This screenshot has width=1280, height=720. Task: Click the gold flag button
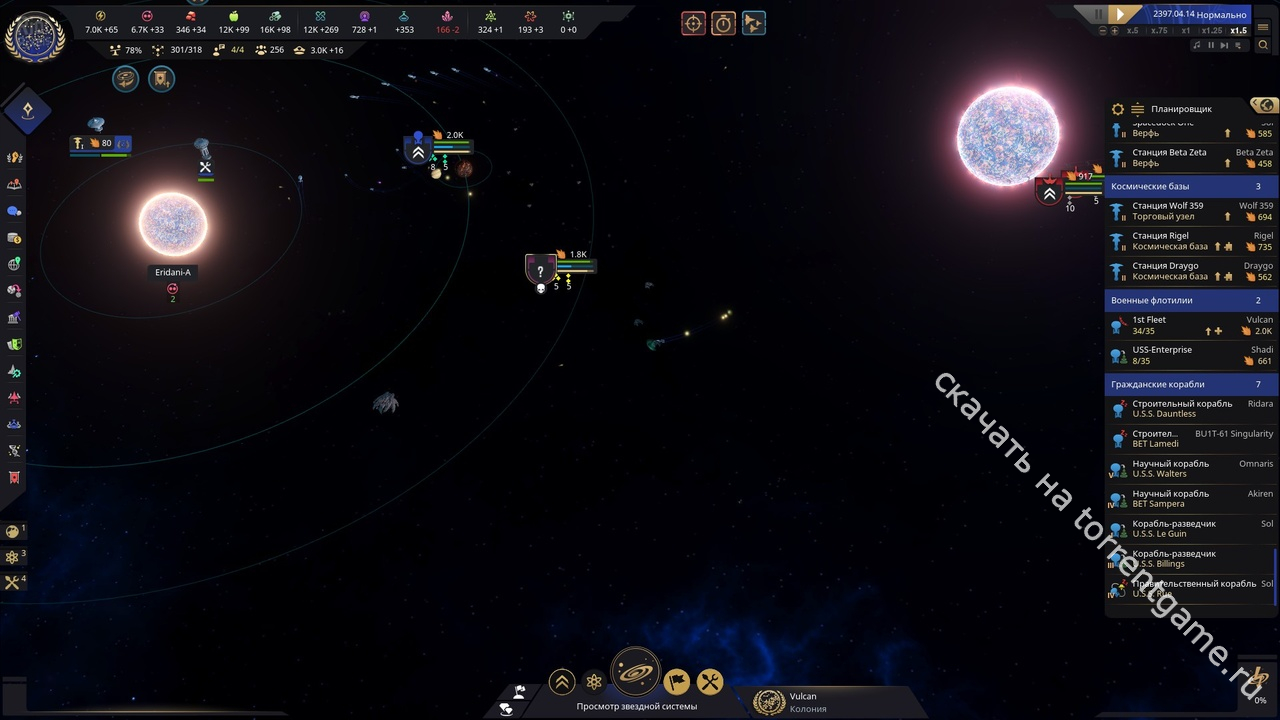pyautogui.click(x=677, y=682)
